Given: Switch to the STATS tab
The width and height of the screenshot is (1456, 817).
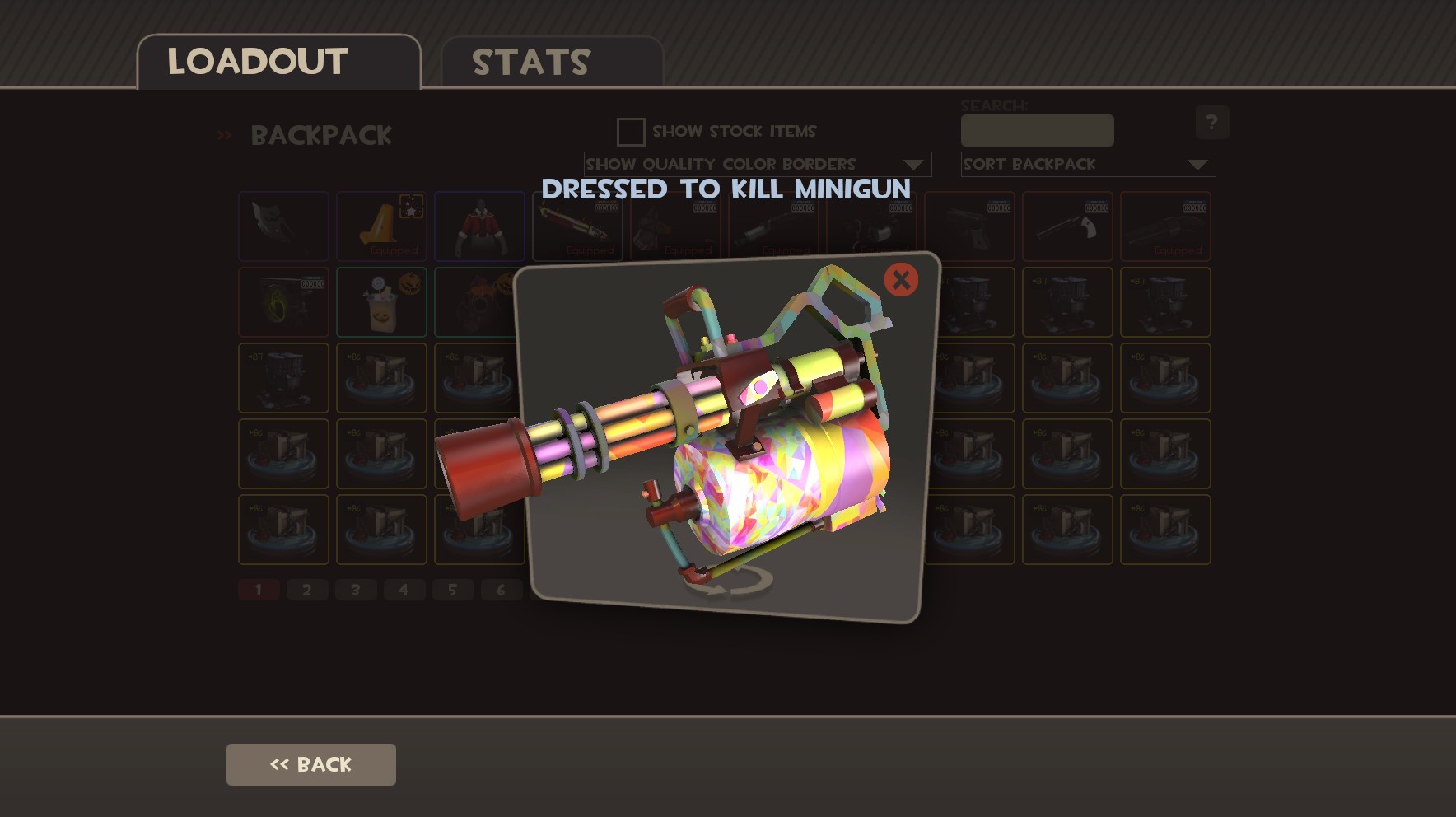Looking at the screenshot, I should point(530,60).
